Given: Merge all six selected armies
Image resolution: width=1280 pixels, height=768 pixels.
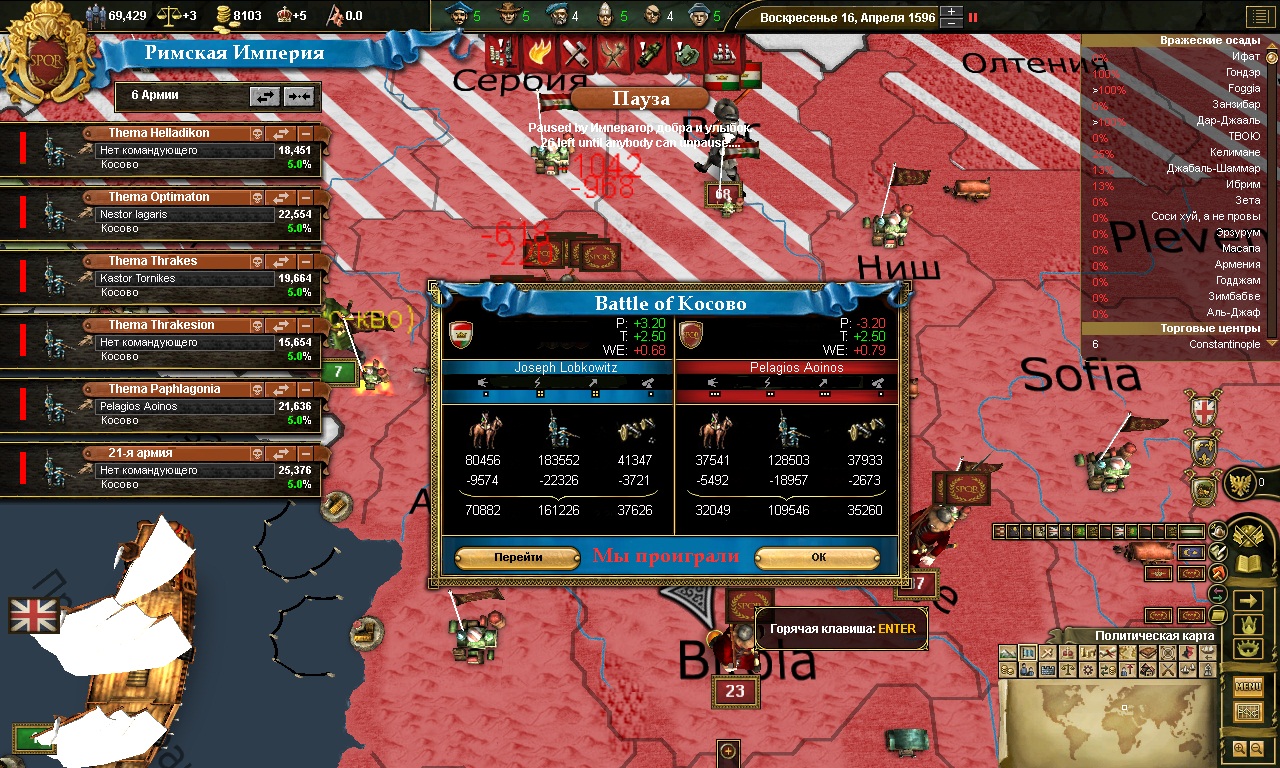Looking at the screenshot, I should (x=299, y=96).
